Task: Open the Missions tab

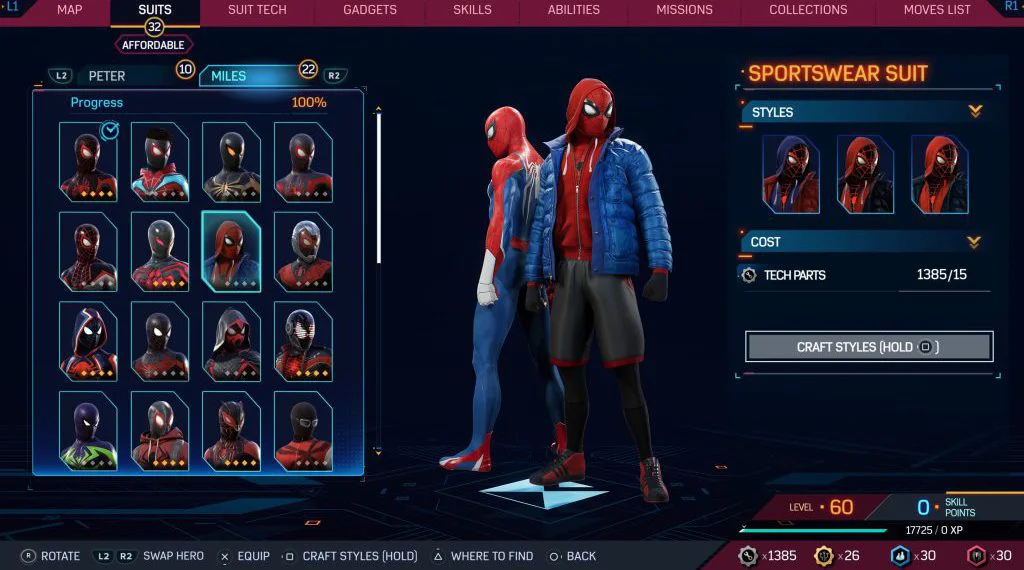Action: coord(684,10)
